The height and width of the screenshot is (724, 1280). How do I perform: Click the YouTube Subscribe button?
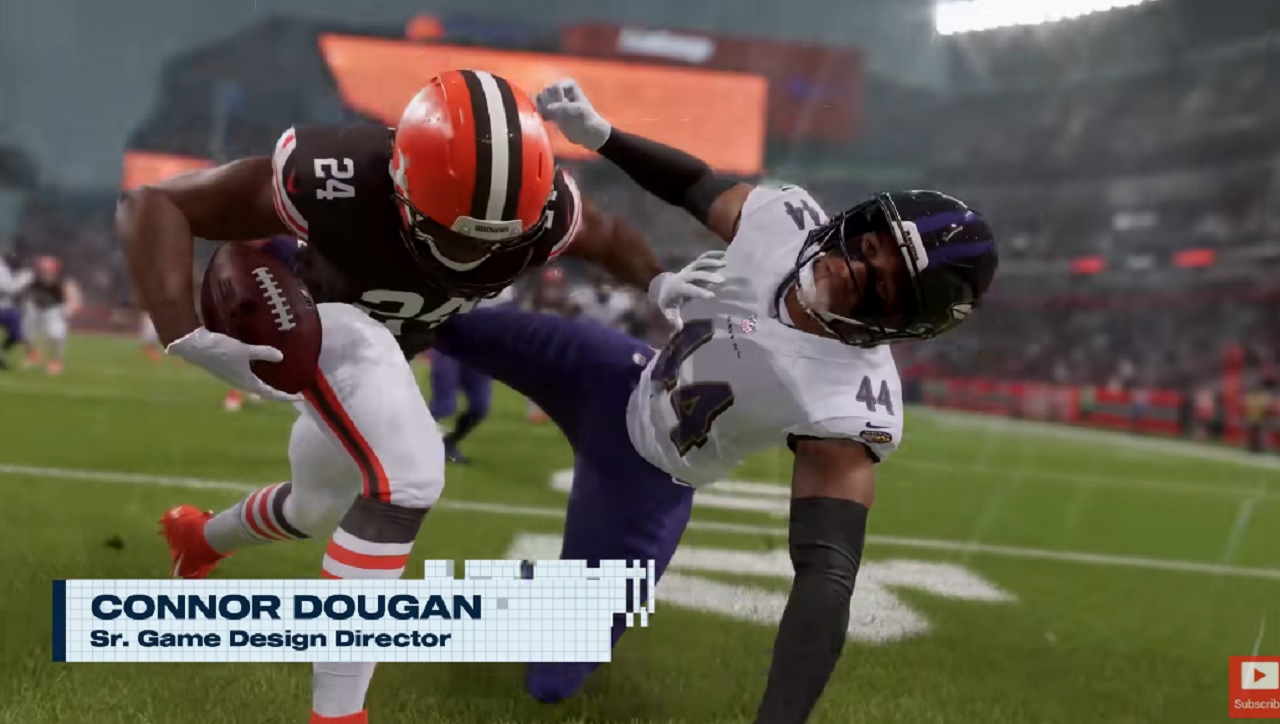point(1254,686)
